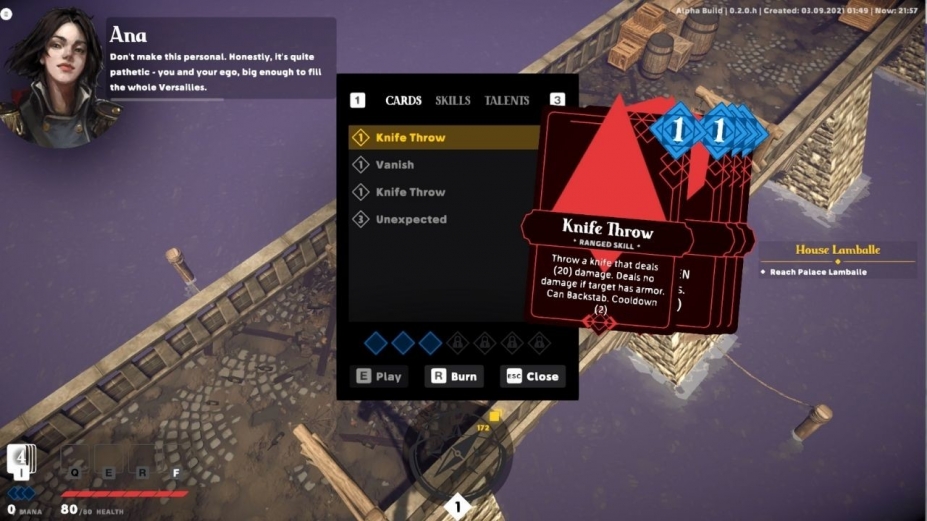Switch to the Skills tab

tap(453, 100)
